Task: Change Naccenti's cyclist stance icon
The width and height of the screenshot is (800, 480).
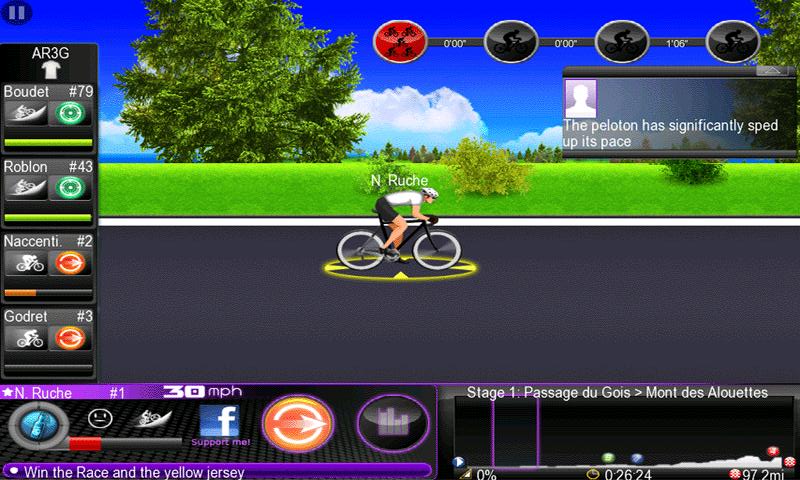Action: click(26, 263)
